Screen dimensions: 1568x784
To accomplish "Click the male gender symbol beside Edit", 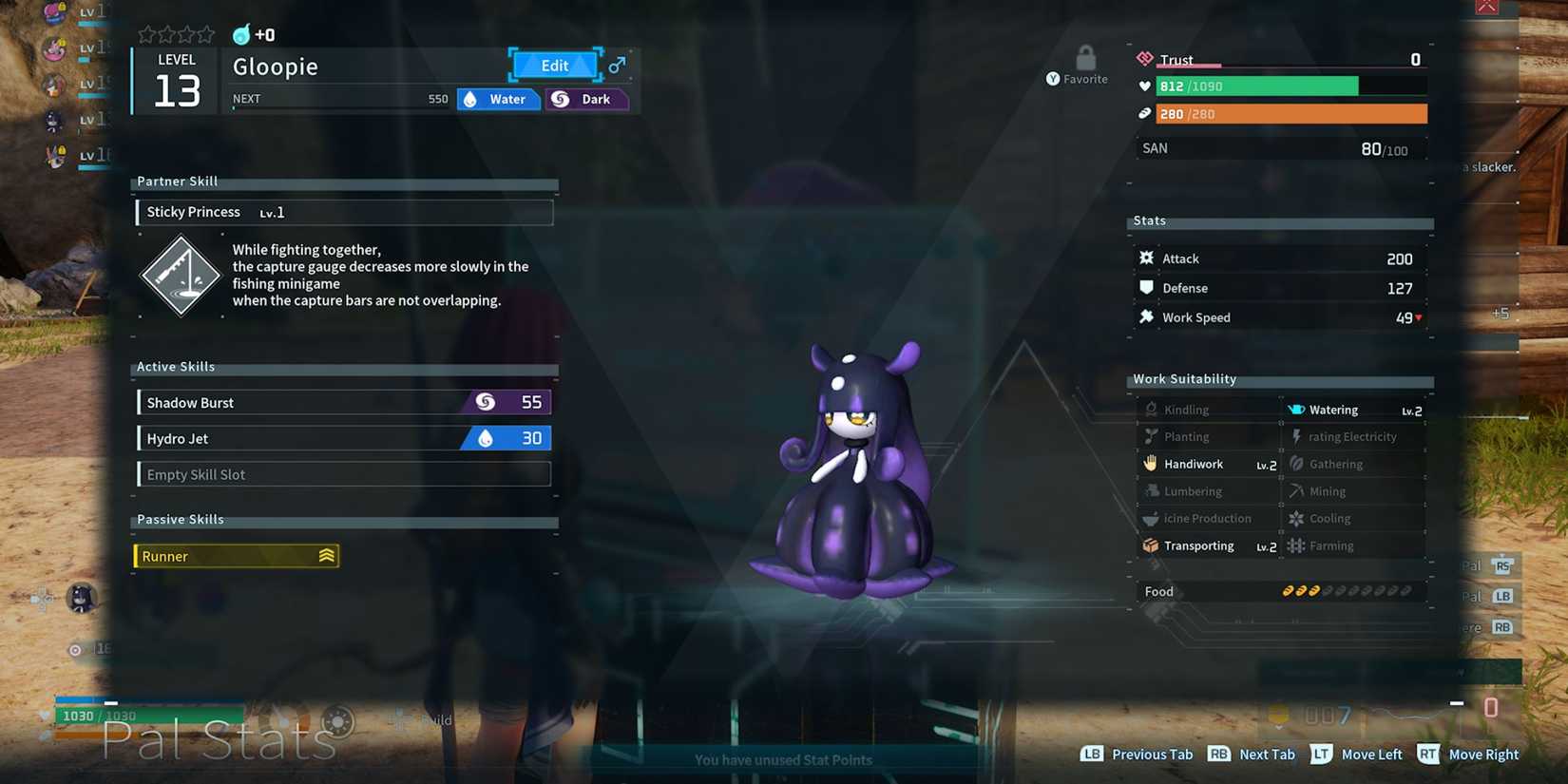I will [616, 66].
